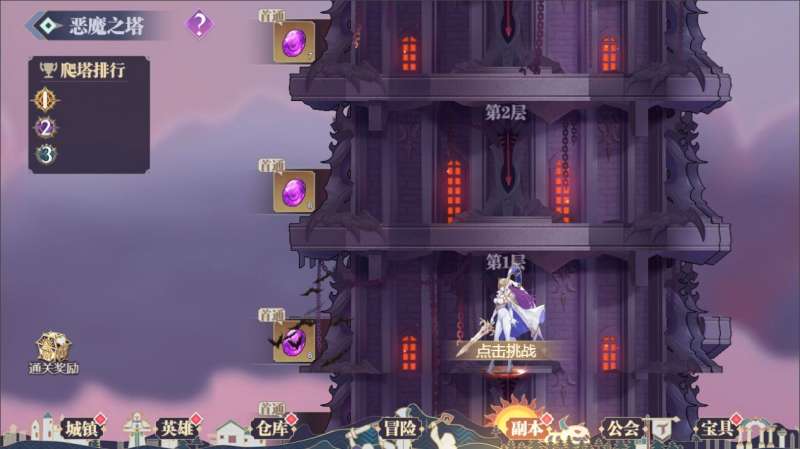Open the 英雄 heroes tab
Screen dimensions: 800x449
coord(173,428)
